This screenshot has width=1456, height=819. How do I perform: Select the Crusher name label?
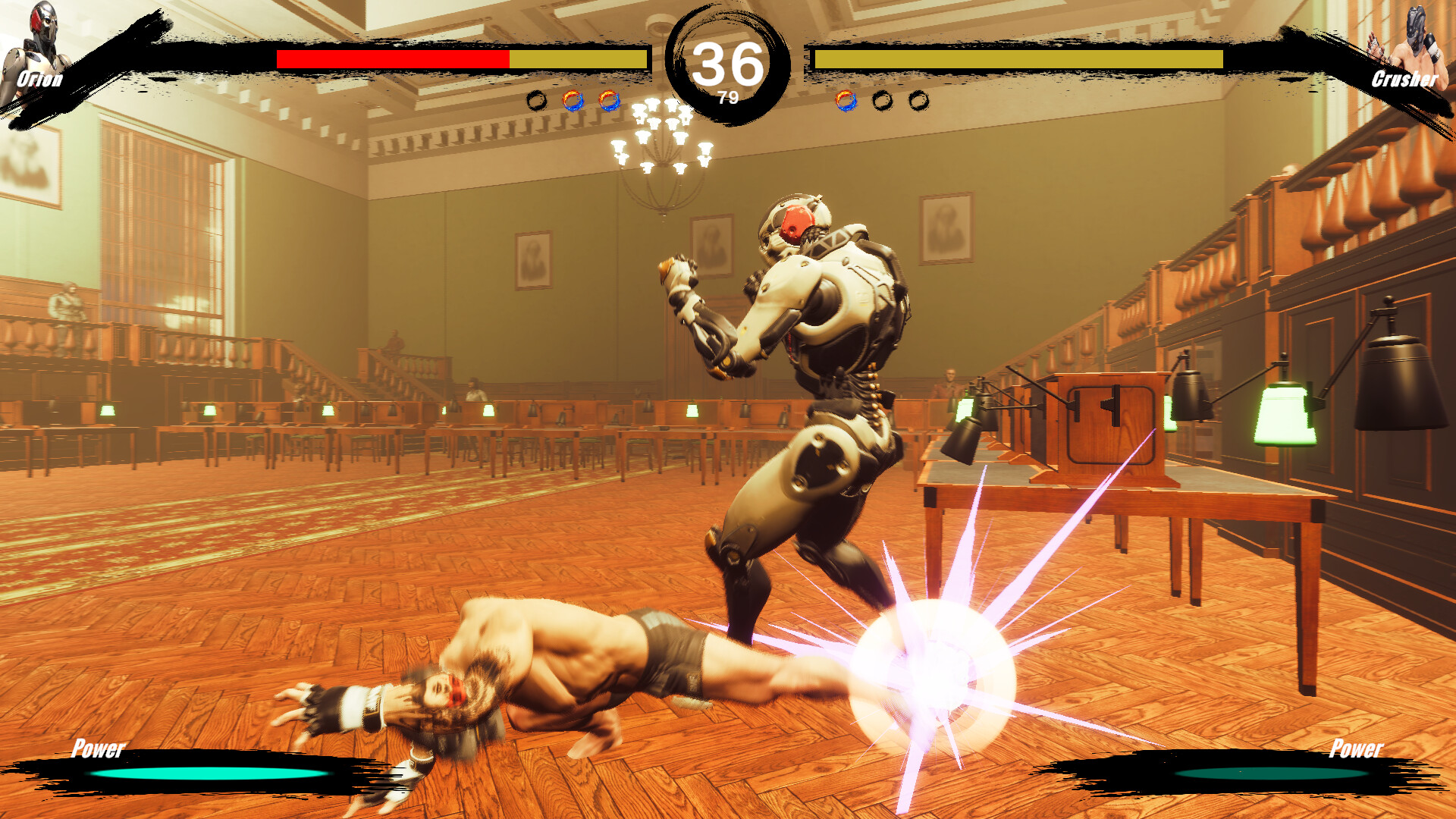click(1404, 79)
